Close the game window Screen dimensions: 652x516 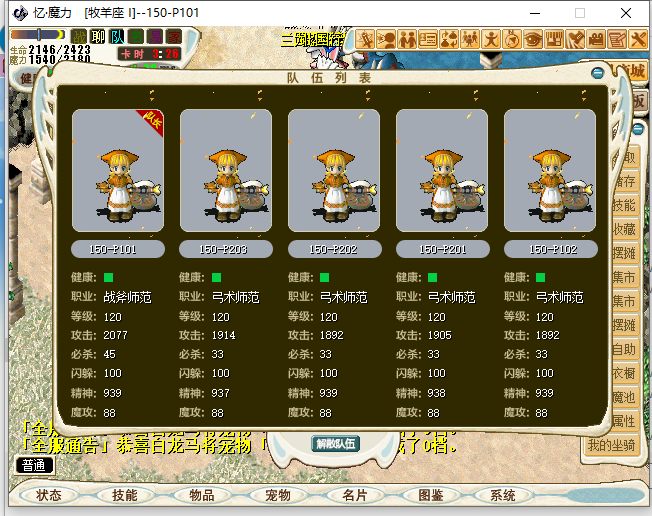tap(626, 14)
